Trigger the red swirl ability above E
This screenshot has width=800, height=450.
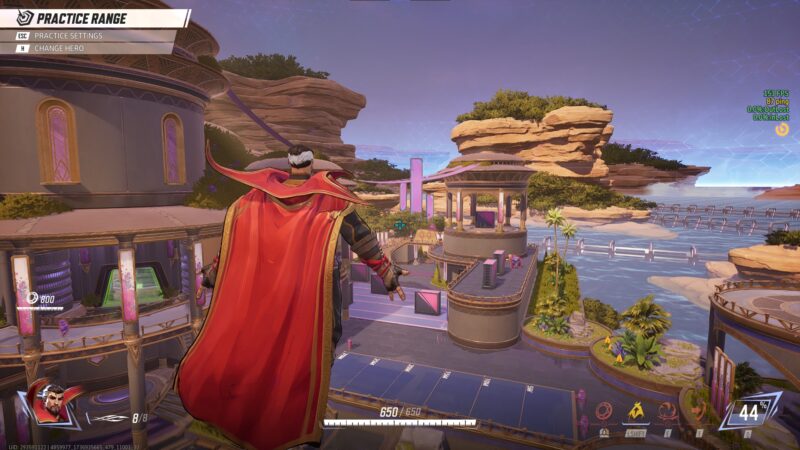click(666, 410)
